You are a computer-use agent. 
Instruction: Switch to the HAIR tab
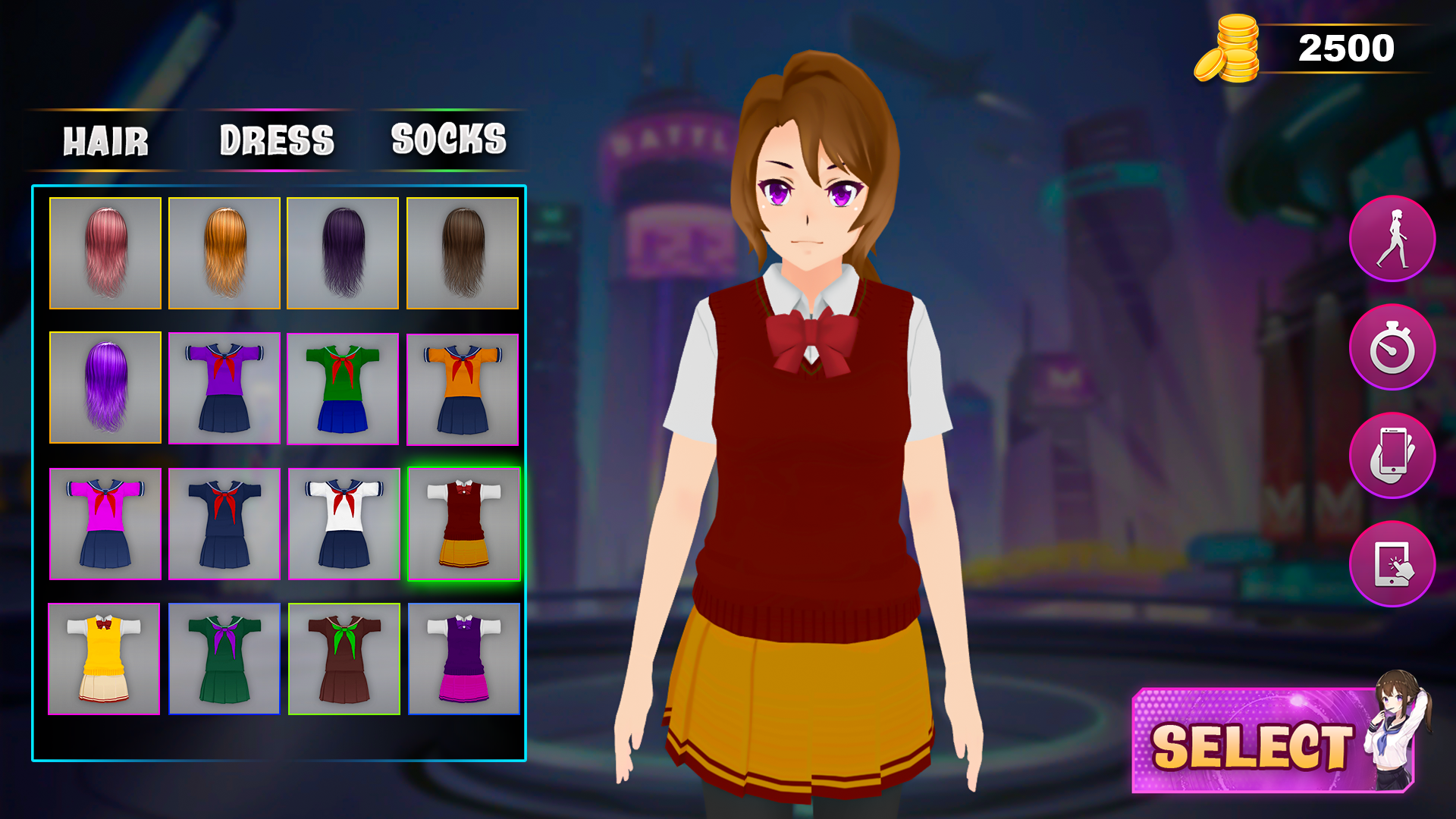click(x=105, y=140)
